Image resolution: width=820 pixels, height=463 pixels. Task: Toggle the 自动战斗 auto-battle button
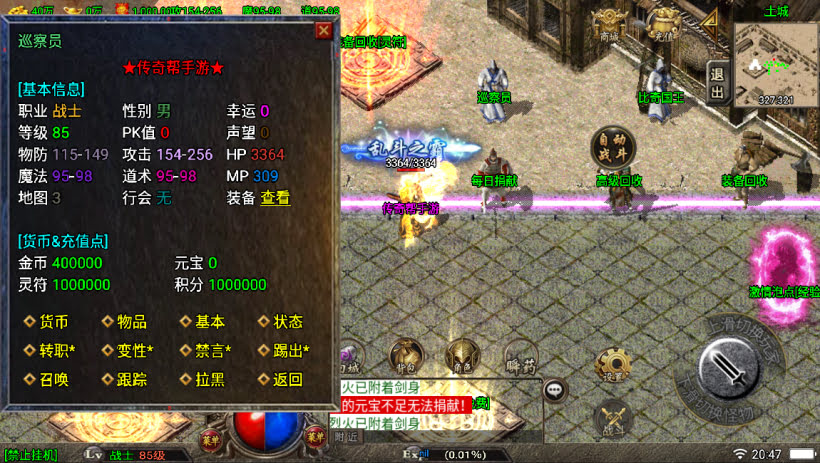click(609, 148)
